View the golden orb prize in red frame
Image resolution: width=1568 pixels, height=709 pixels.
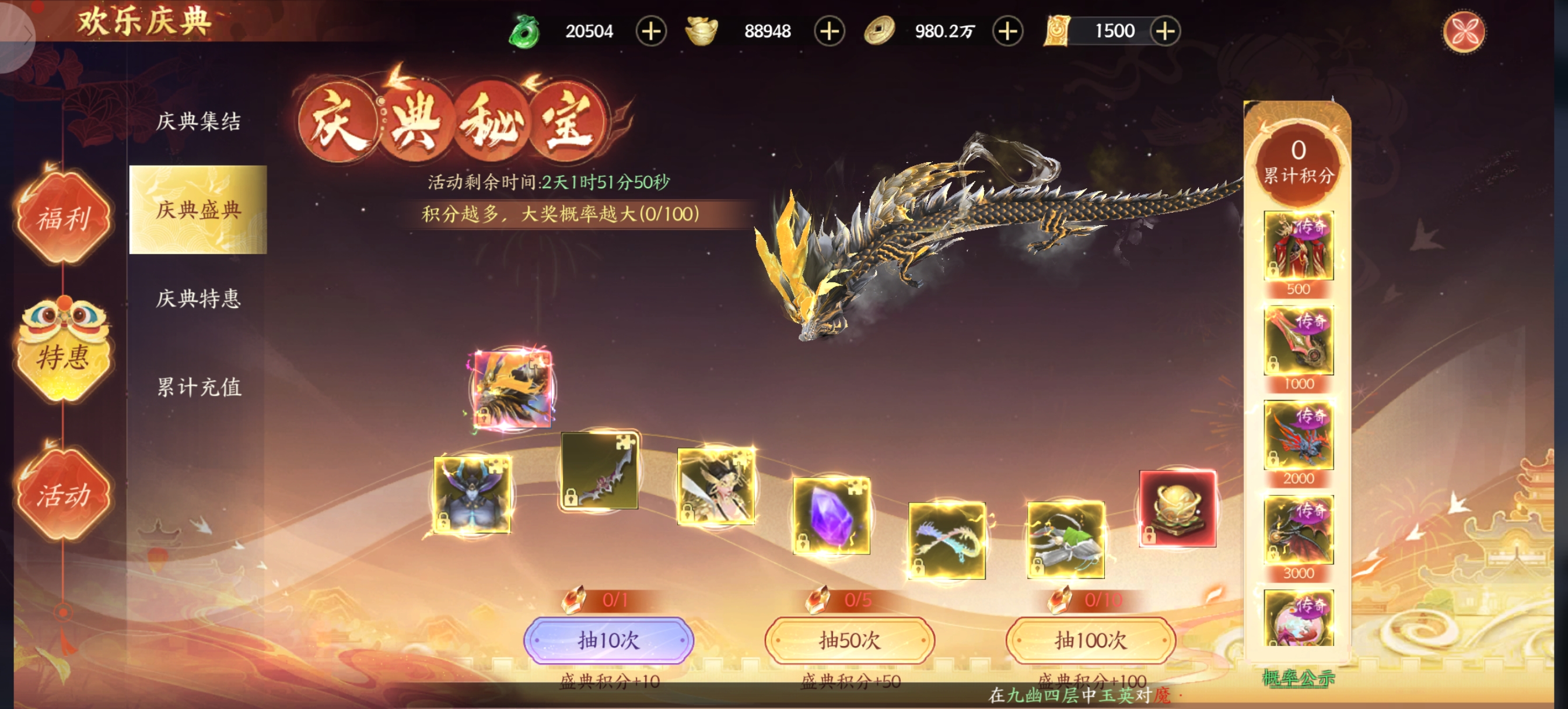point(1177,509)
